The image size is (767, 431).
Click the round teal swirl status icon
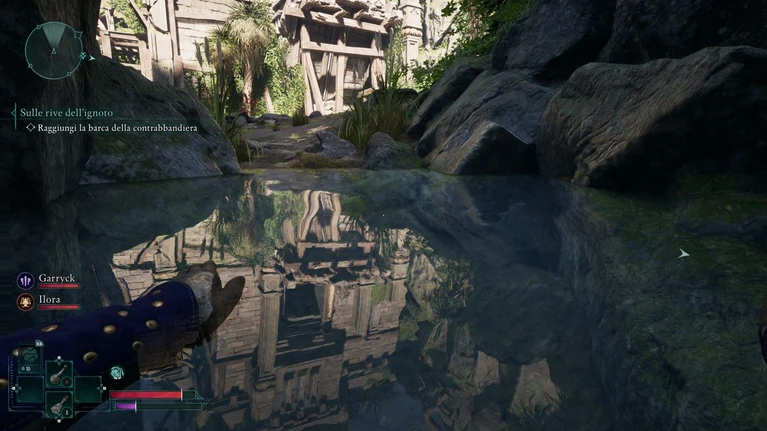point(117,372)
